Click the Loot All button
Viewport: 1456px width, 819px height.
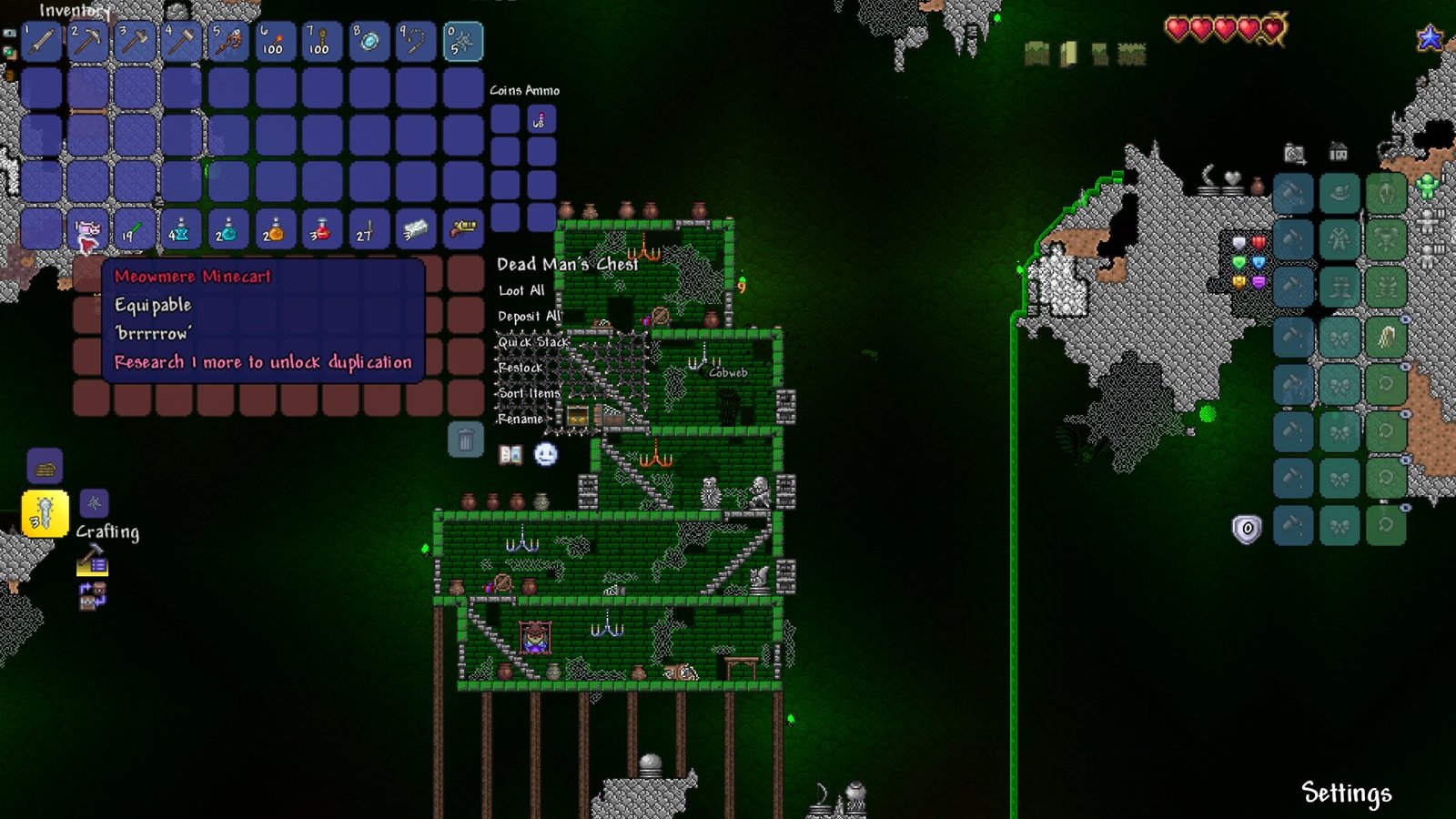coord(521,291)
